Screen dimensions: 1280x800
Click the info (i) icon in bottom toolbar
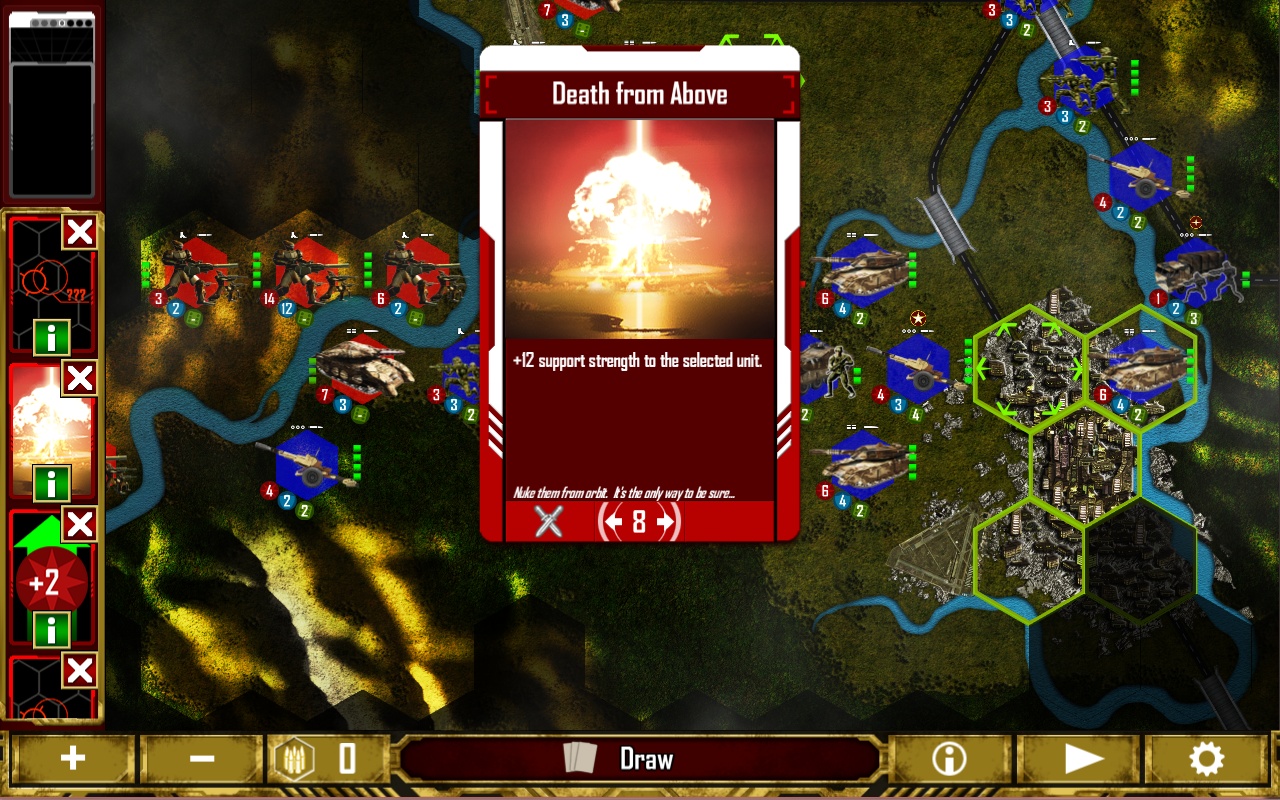(947, 758)
